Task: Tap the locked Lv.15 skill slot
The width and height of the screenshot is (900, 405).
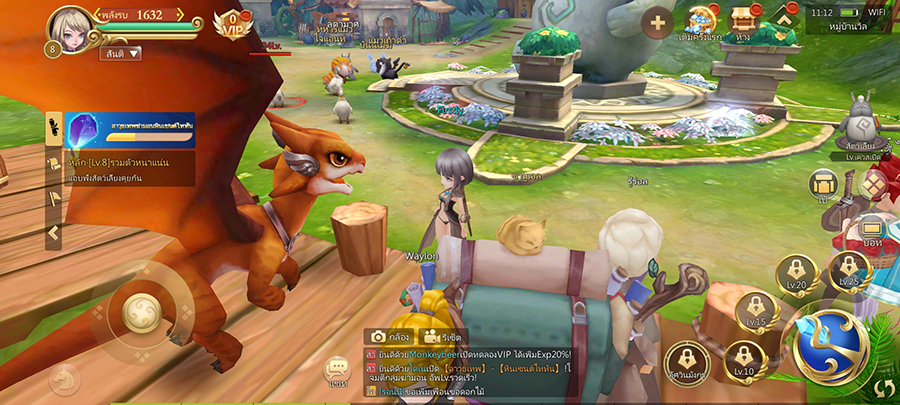Action: (x=755, y=310)
